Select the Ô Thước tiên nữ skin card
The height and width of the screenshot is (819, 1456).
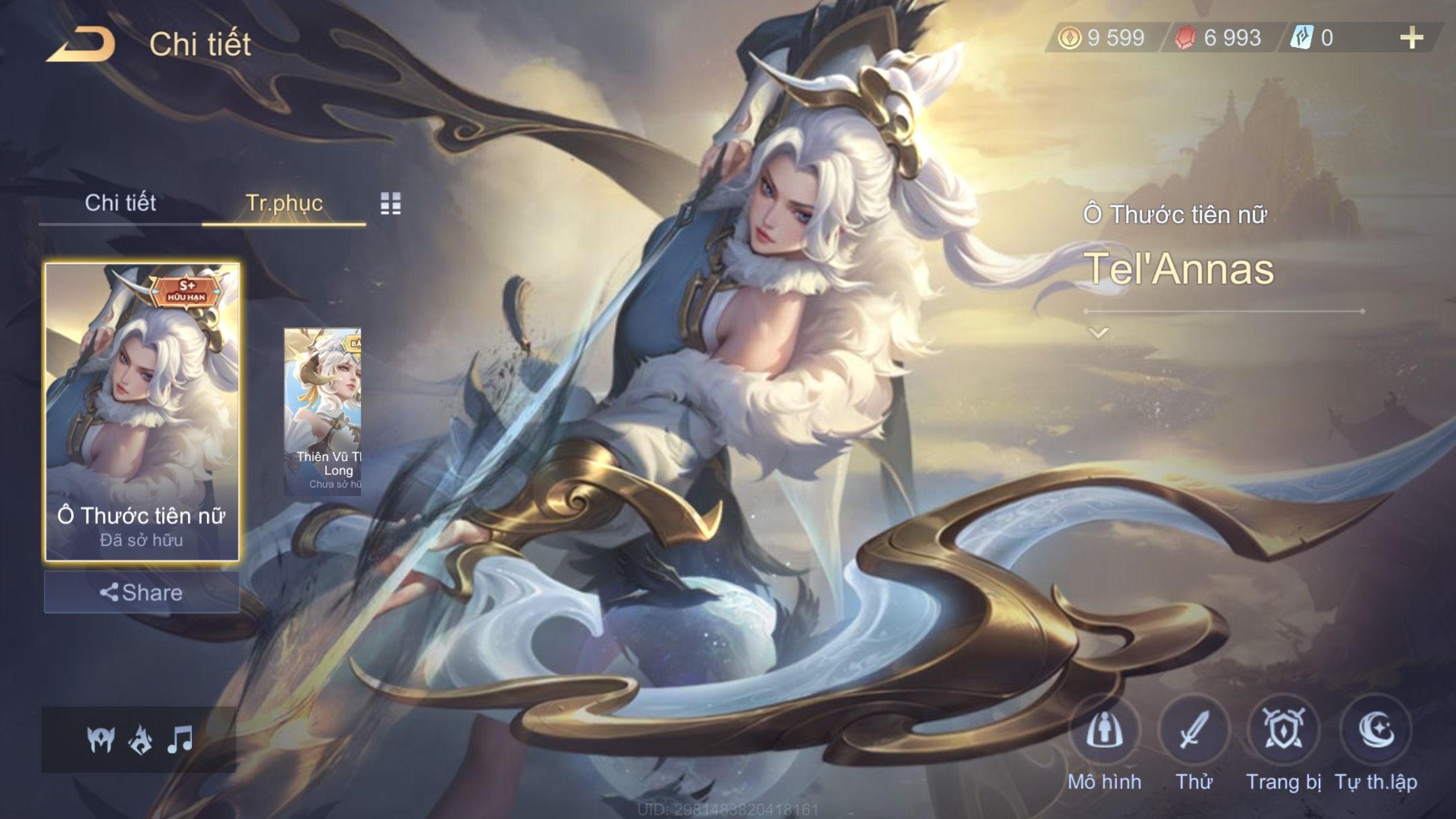142,412
